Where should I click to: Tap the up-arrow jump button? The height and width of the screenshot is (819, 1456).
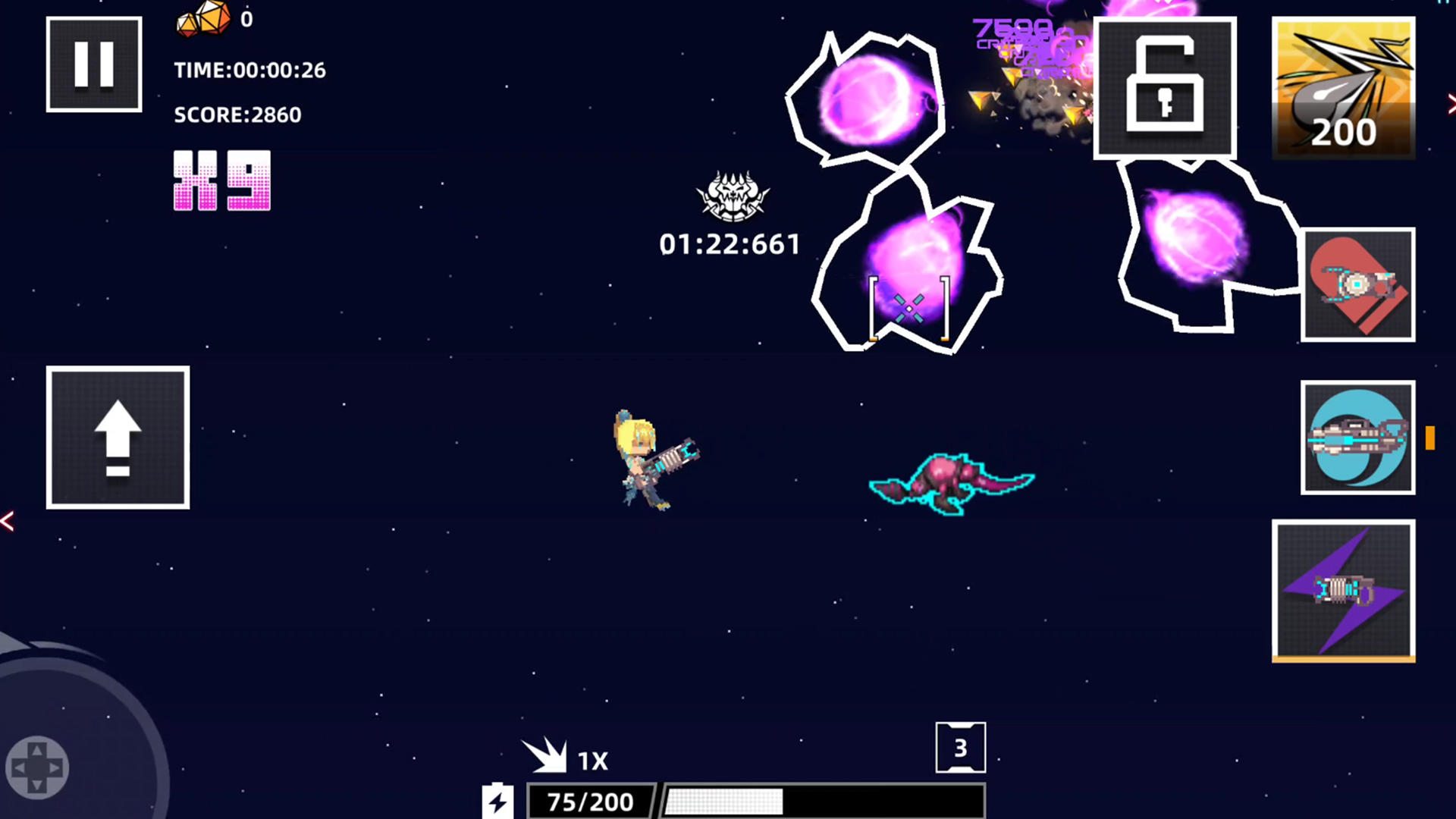coord(118,438)
